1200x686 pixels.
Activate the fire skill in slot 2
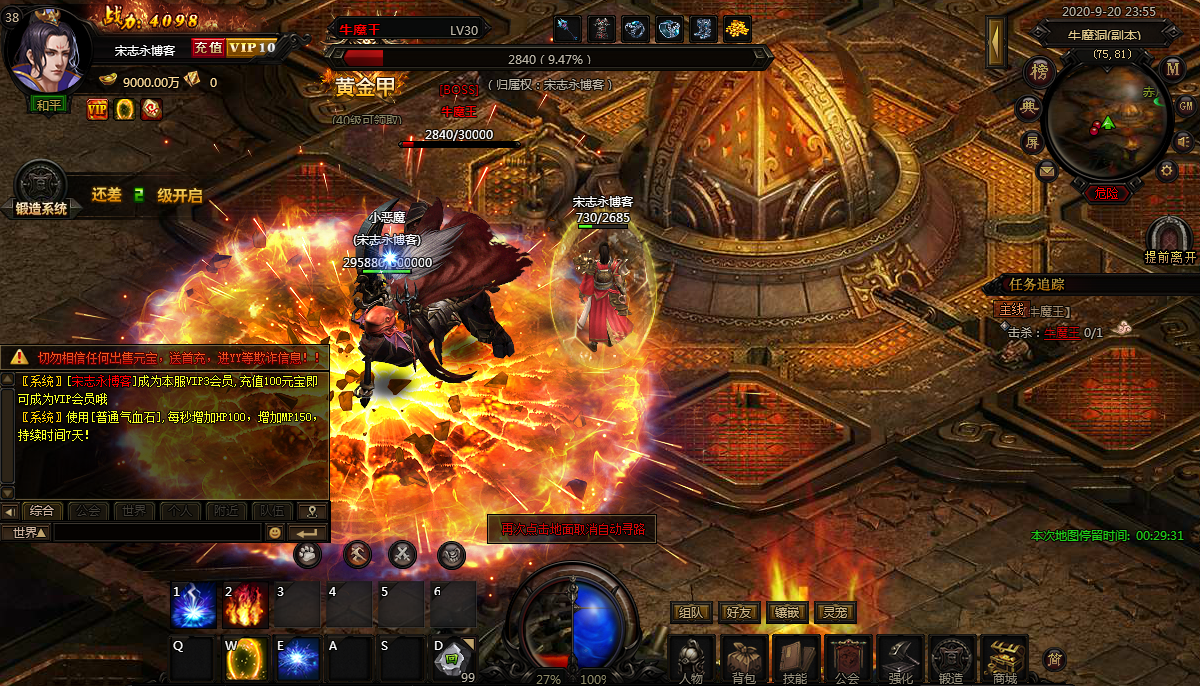pyautogui.click(x=245, y=605)
